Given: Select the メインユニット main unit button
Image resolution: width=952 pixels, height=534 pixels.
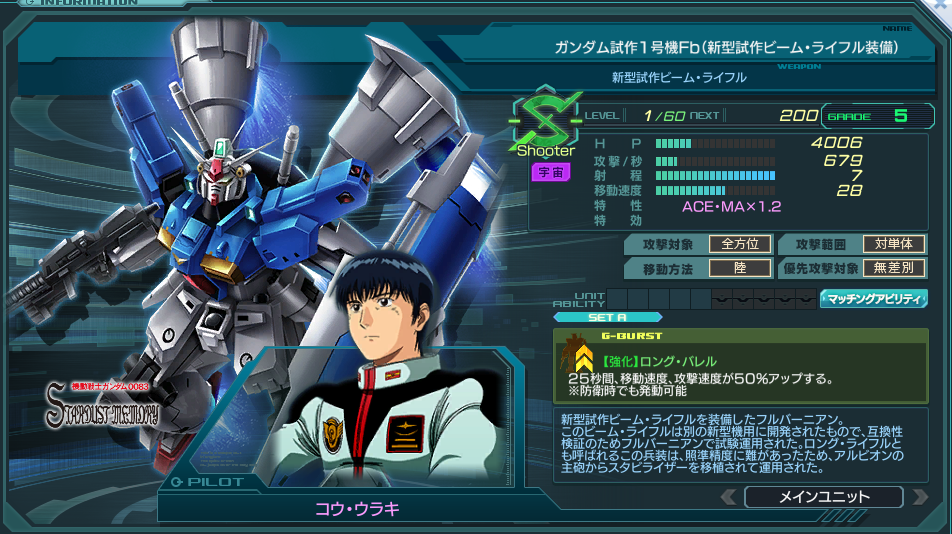Looking at the screenshot, I should 823,497.
